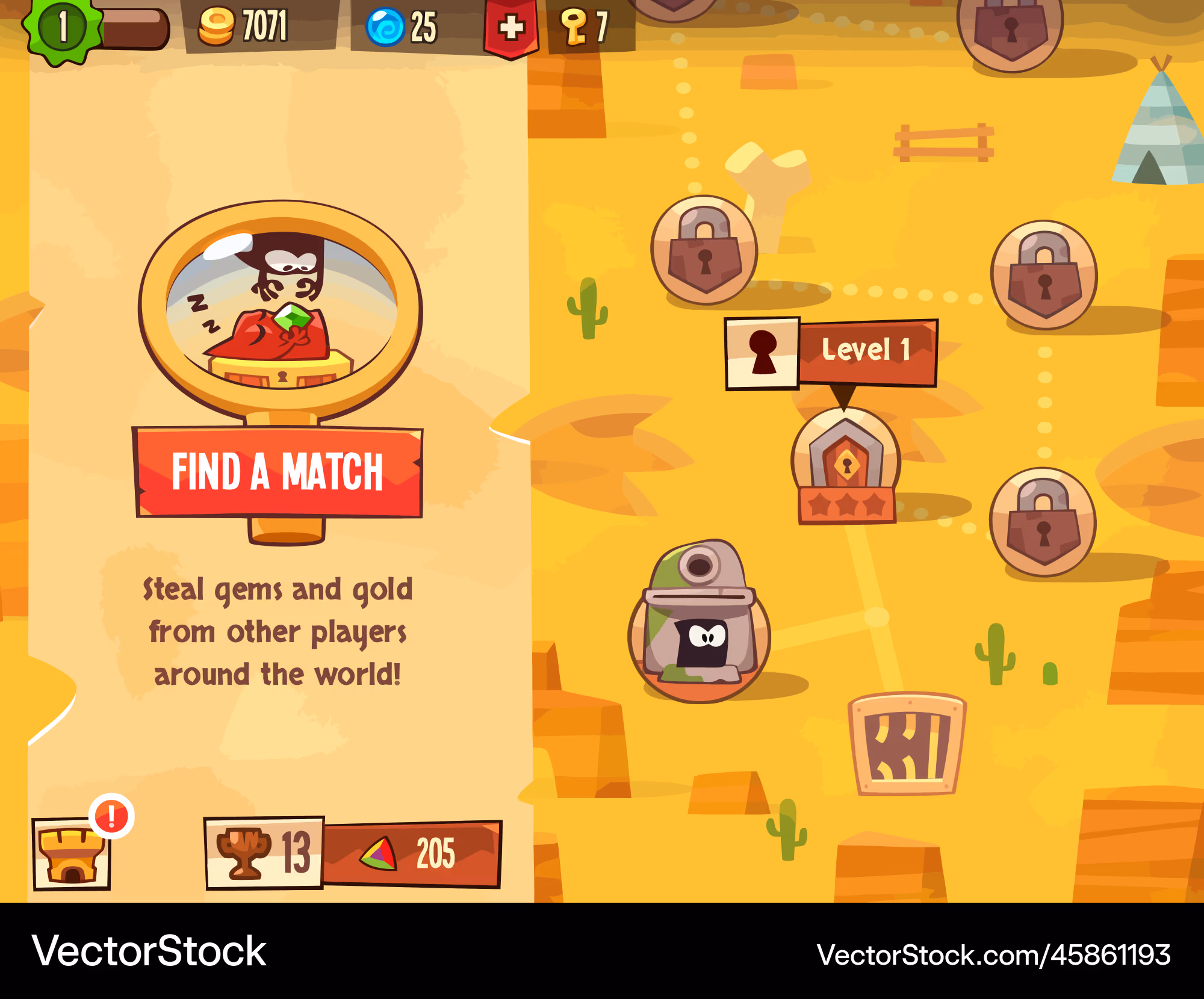Viewport: 1204px width, 999px height.
Task: Open the home base castle icon
Action: coord(72,853)
